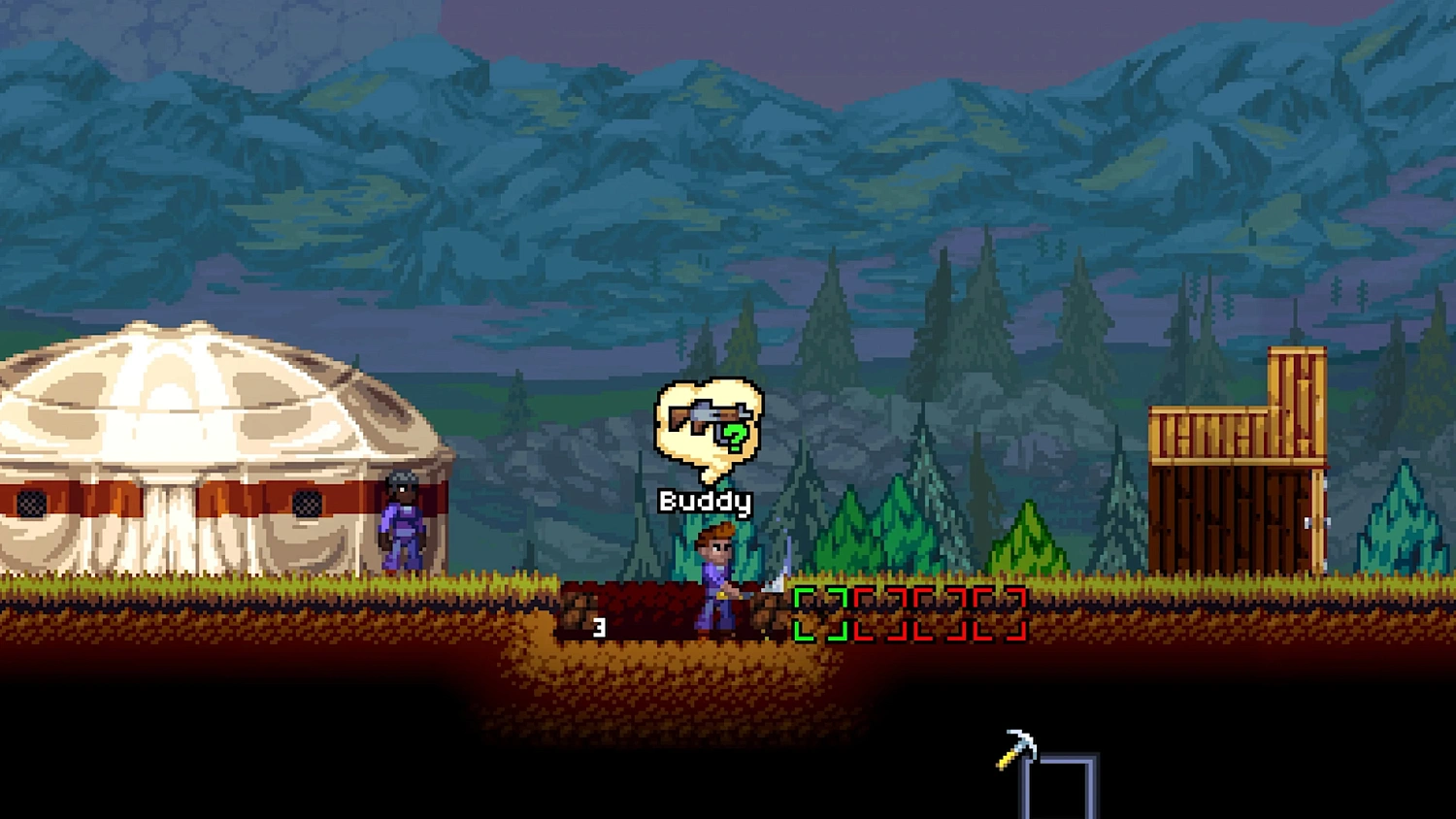
Task: Click the pickaxe cursor icon
Action: click(1017, 747)
